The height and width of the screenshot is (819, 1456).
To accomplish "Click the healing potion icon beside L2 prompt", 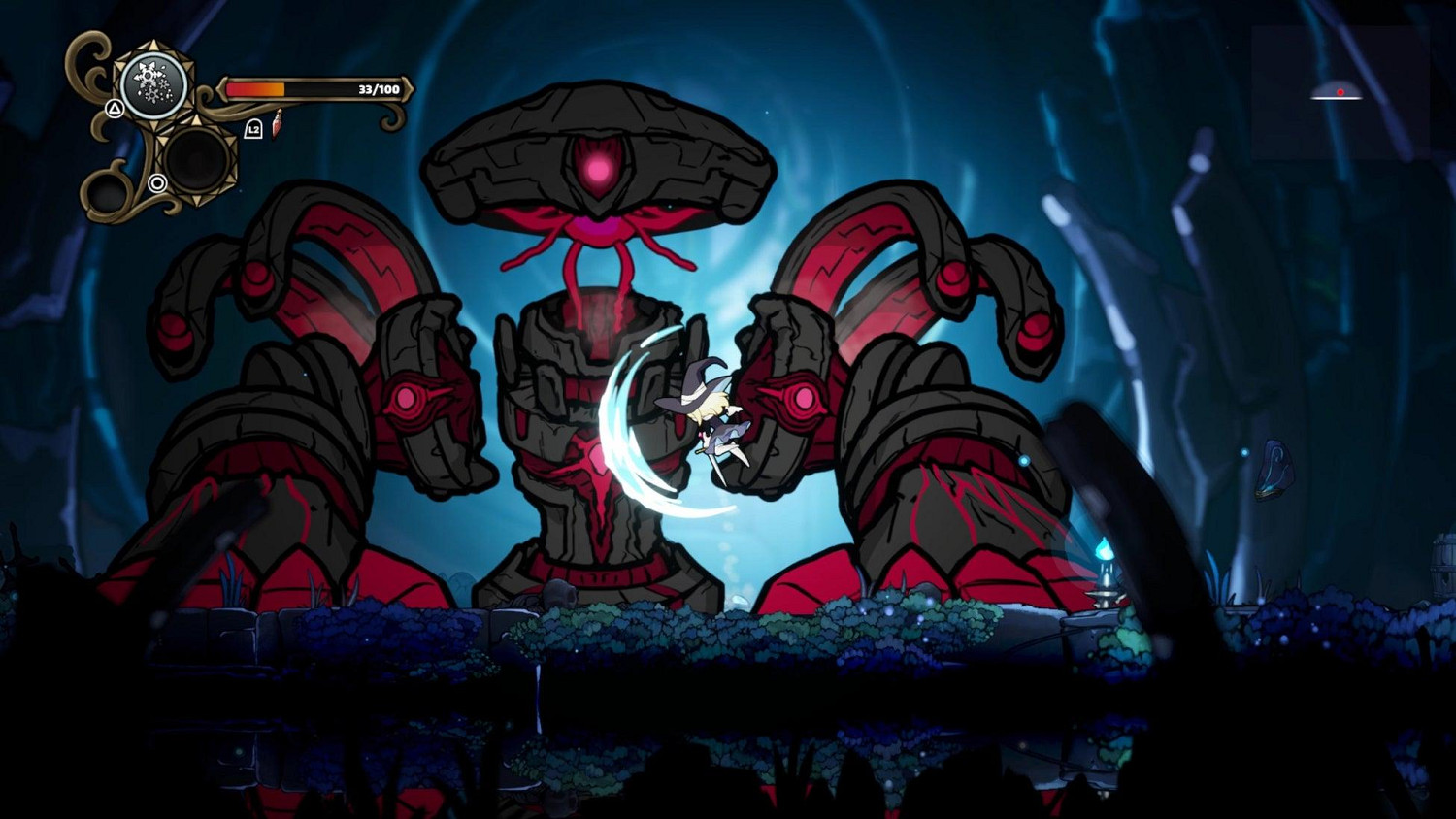I will [x=278, y=124].
